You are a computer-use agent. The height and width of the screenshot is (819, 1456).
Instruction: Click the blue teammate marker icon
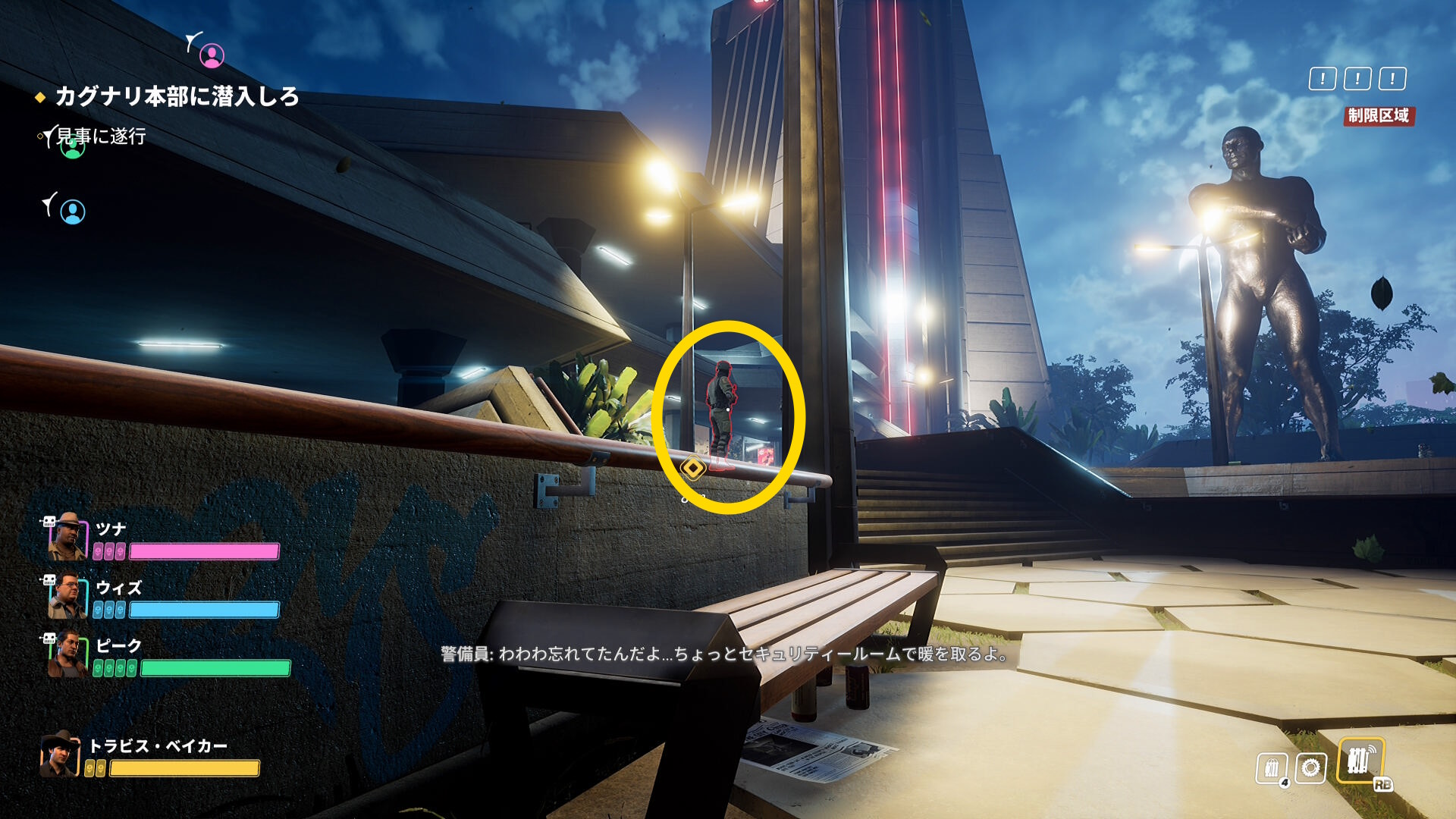click(73, 212)
